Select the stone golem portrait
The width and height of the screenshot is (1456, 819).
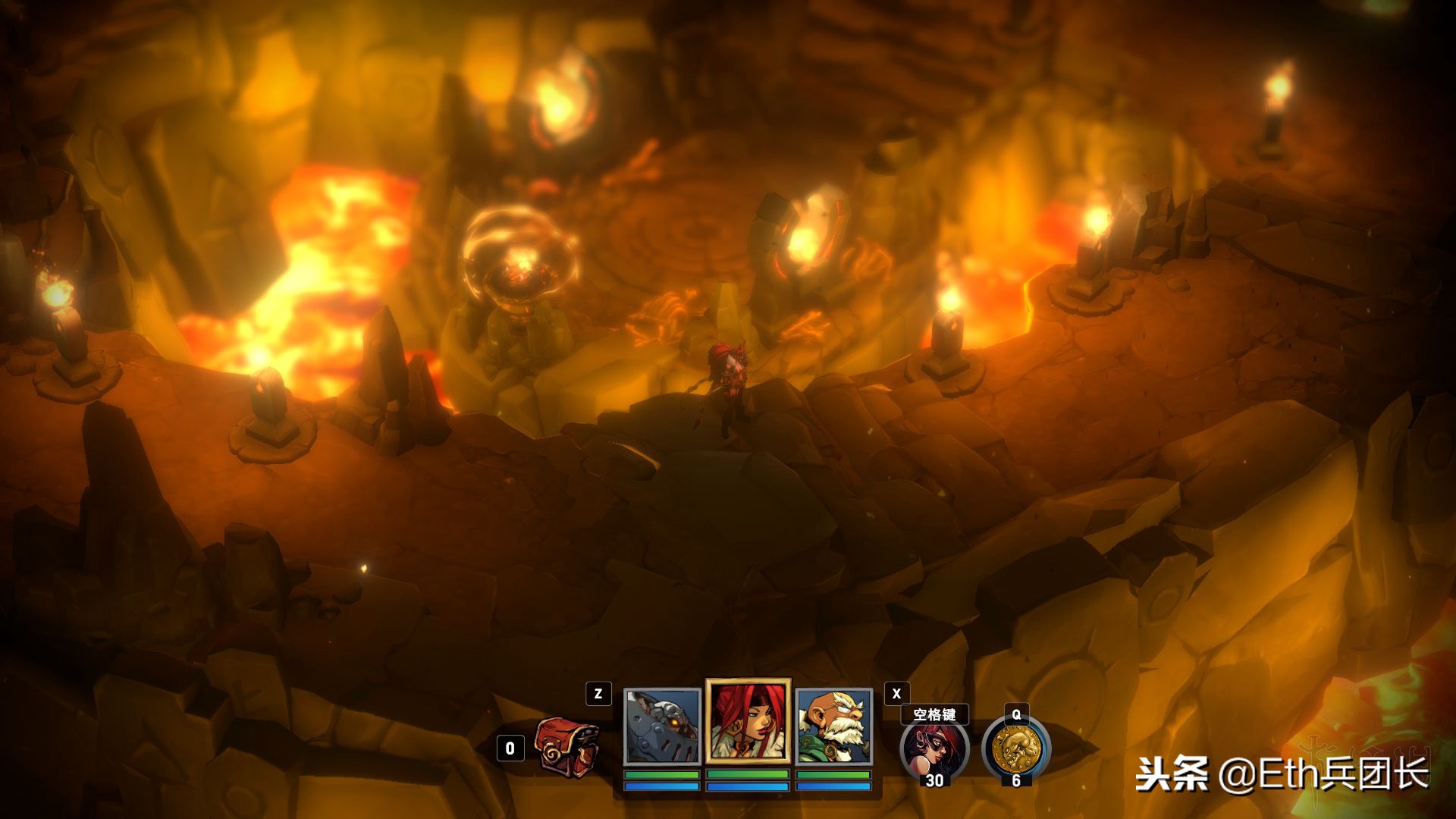[662, 726]
